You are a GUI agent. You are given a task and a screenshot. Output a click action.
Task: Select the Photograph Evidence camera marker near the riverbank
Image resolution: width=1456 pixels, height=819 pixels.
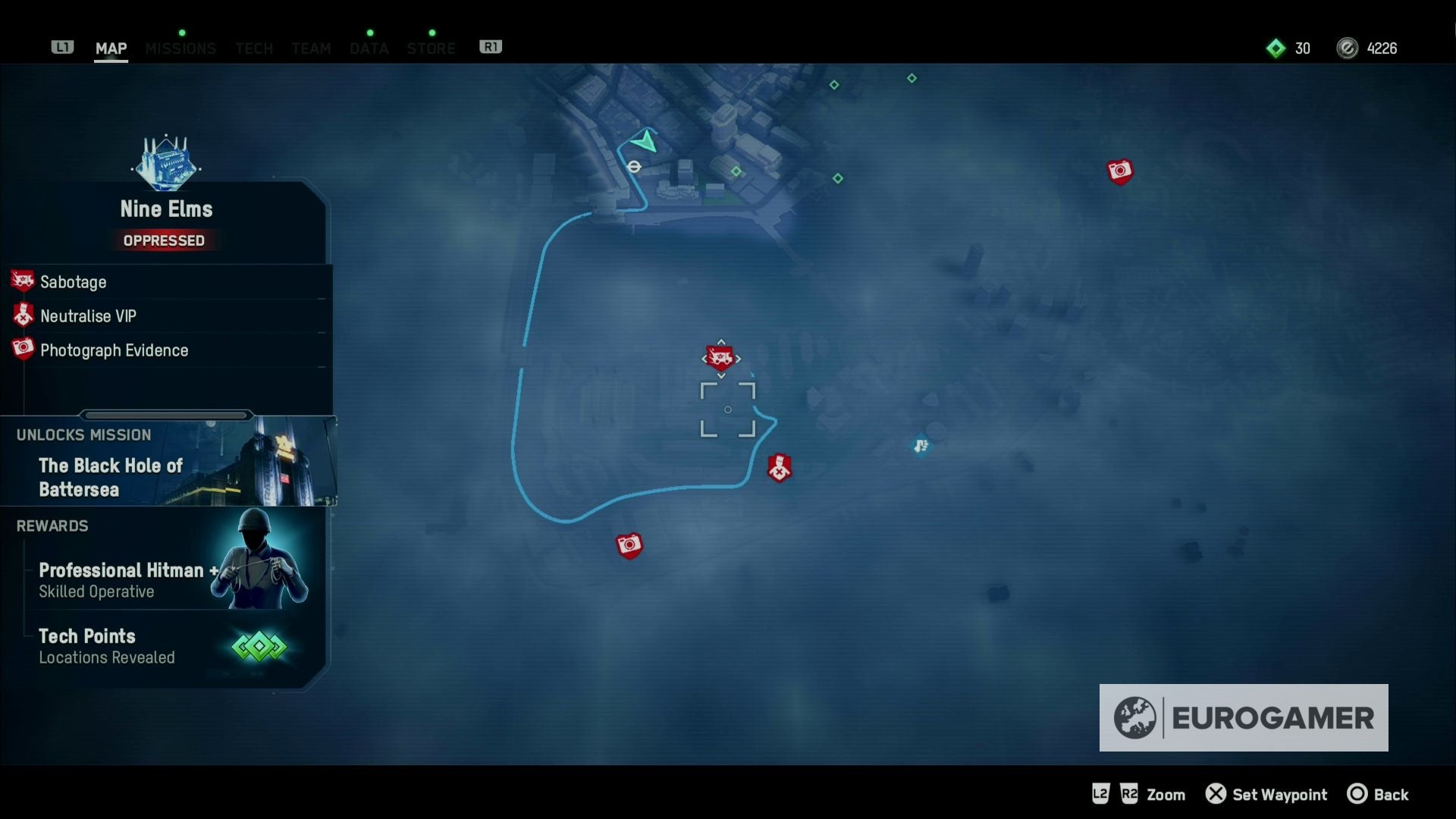coord(629,544)
